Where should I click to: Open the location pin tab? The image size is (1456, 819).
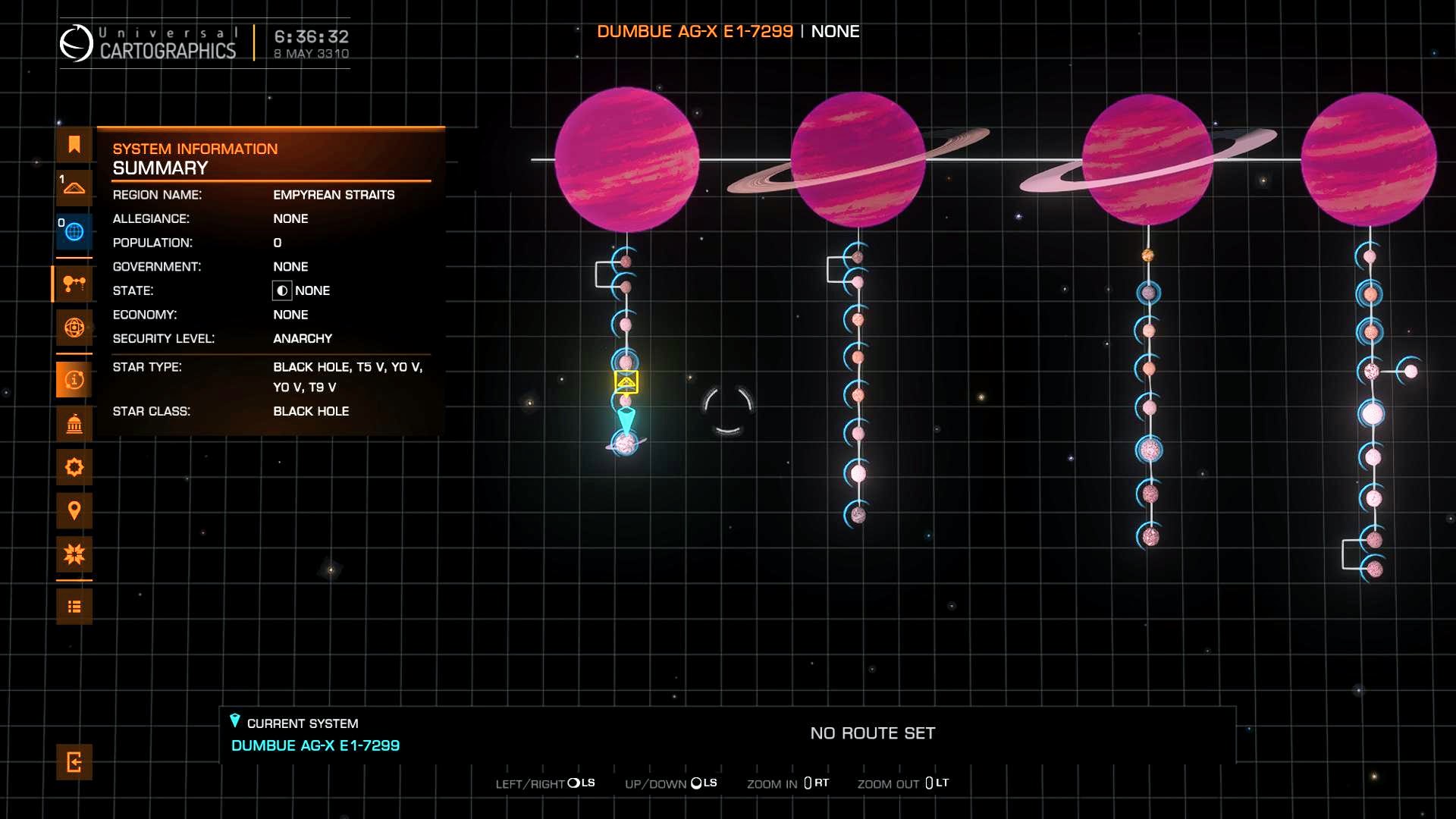coord(74,510)
